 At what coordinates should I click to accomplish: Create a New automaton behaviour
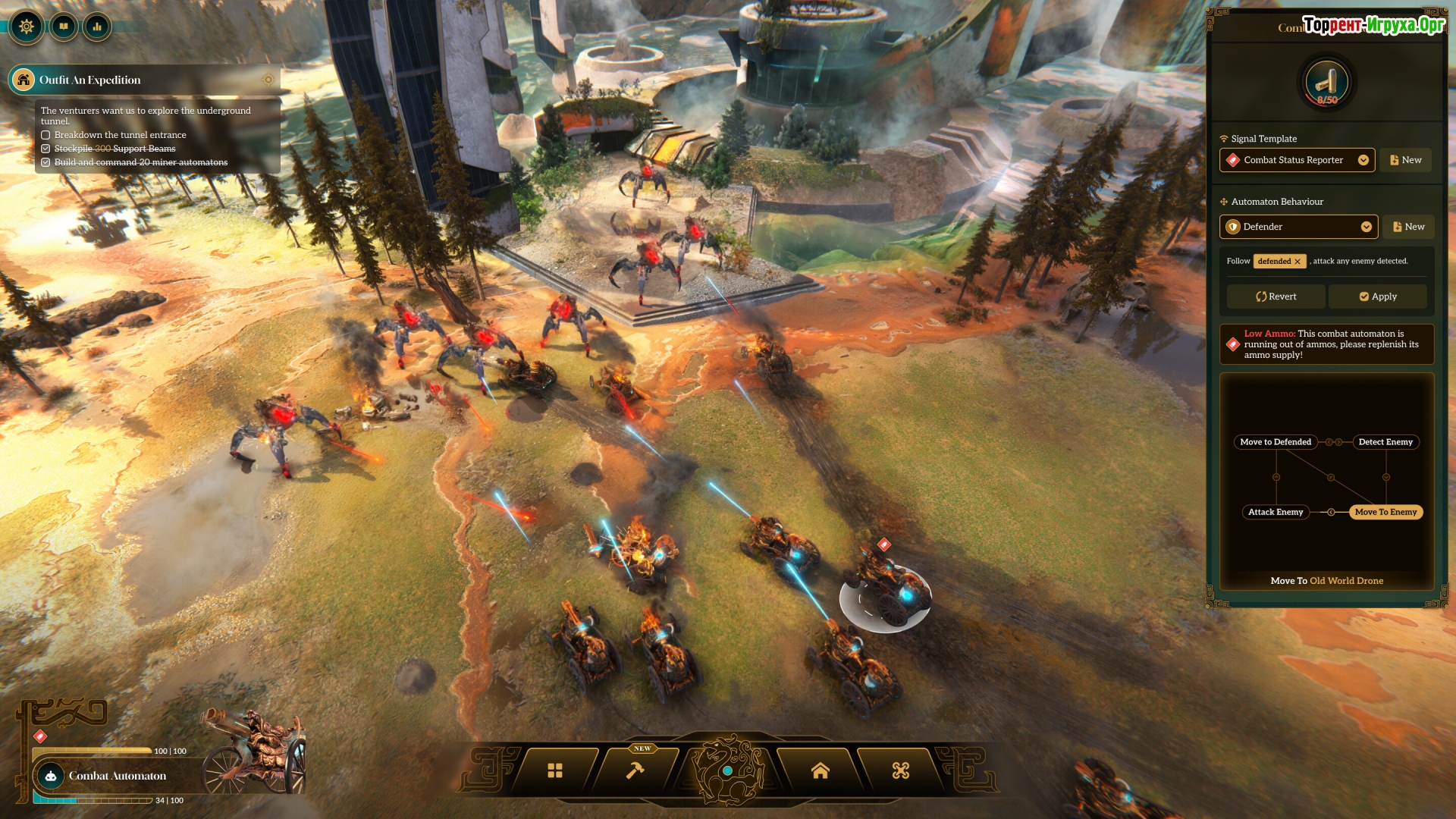click(x=1407, y=227)
